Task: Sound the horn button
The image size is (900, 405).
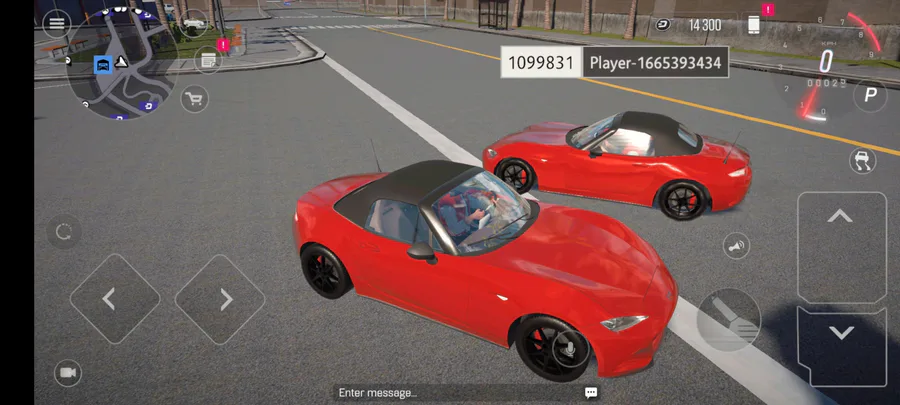Action: tap(737, 246)
